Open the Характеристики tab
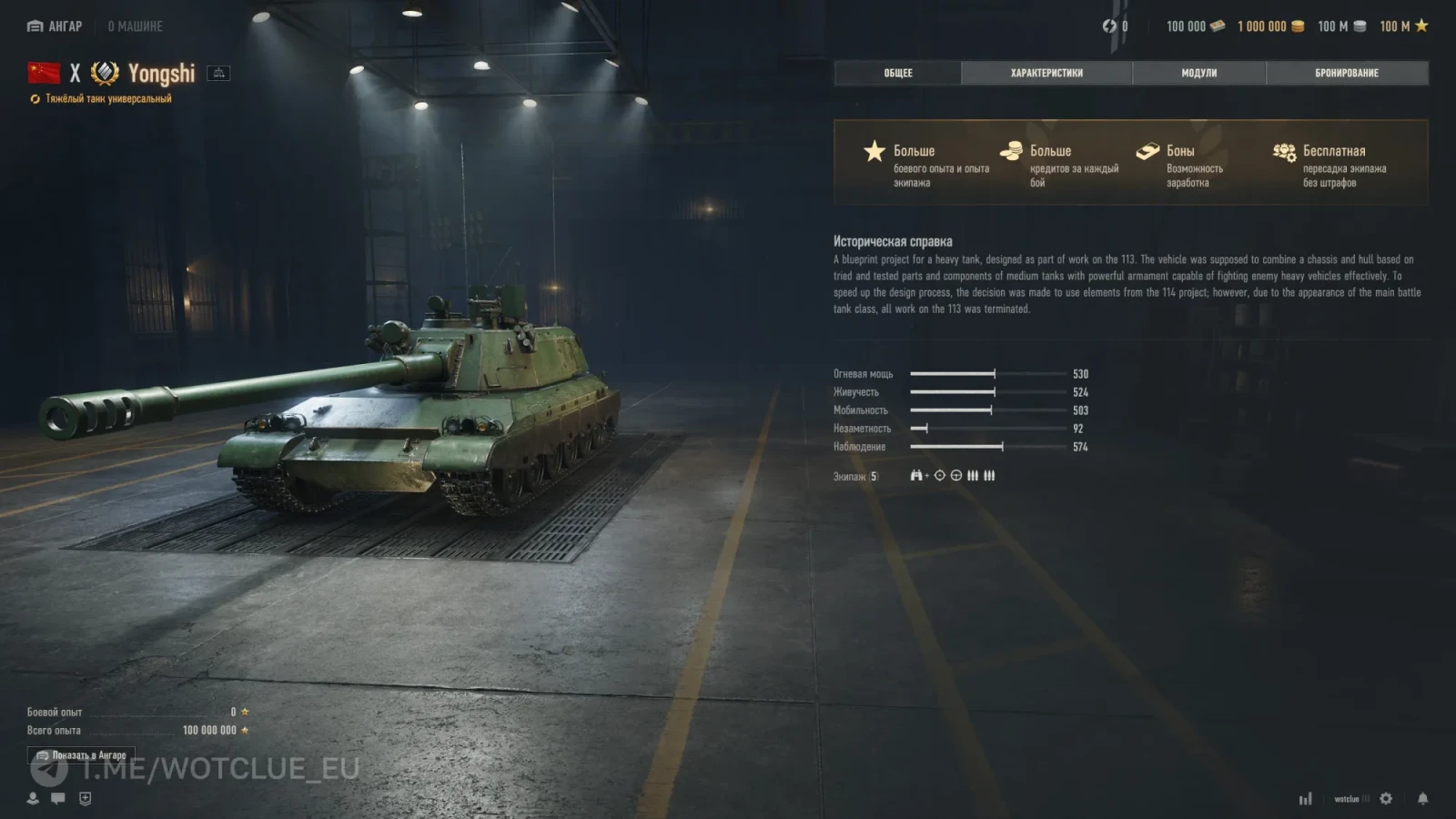The height and width of the screenshot is (819, 1456). (1046, 73)
